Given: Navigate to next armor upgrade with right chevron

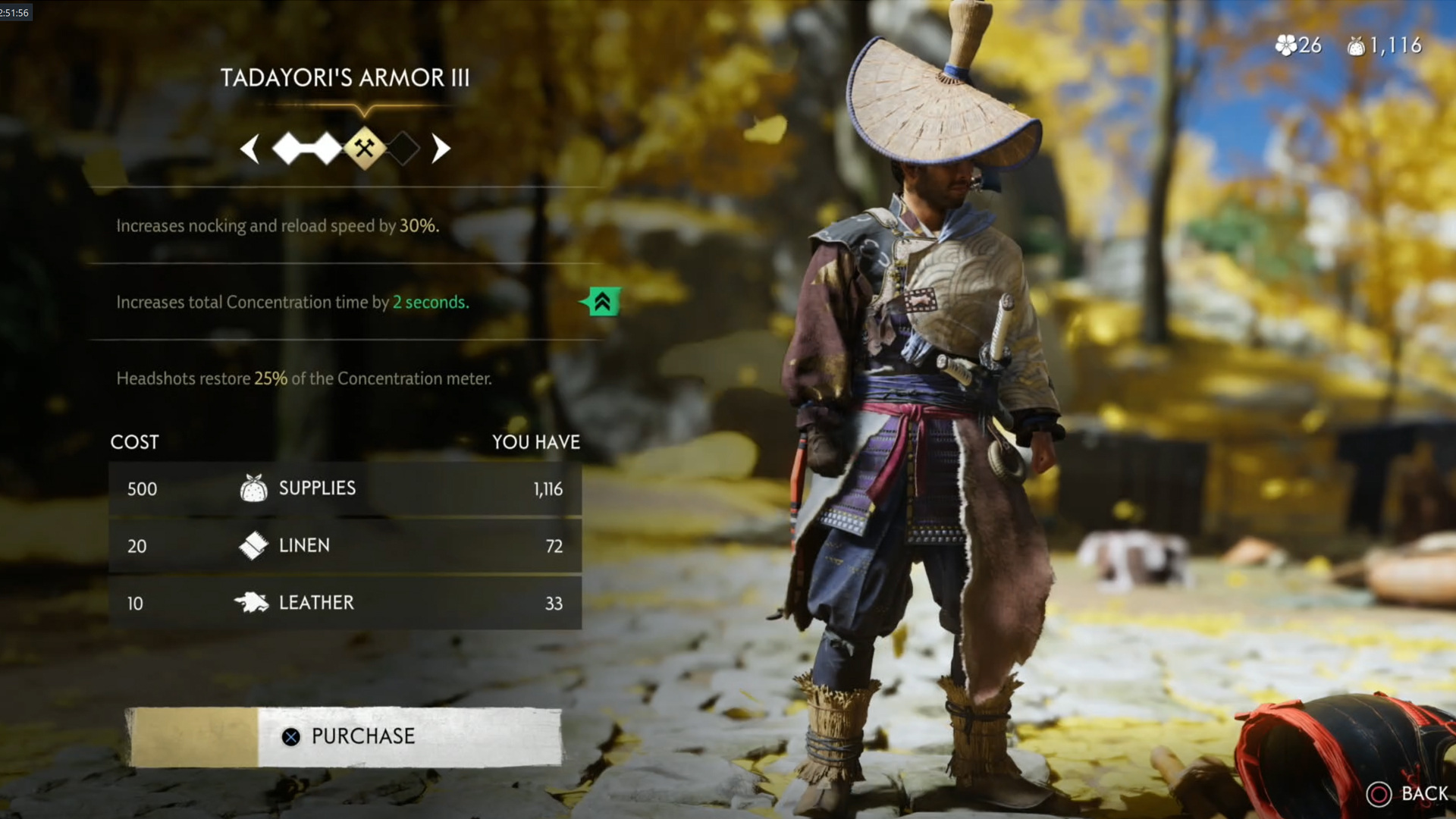Looking at the screenshot, I should (441, 148).
